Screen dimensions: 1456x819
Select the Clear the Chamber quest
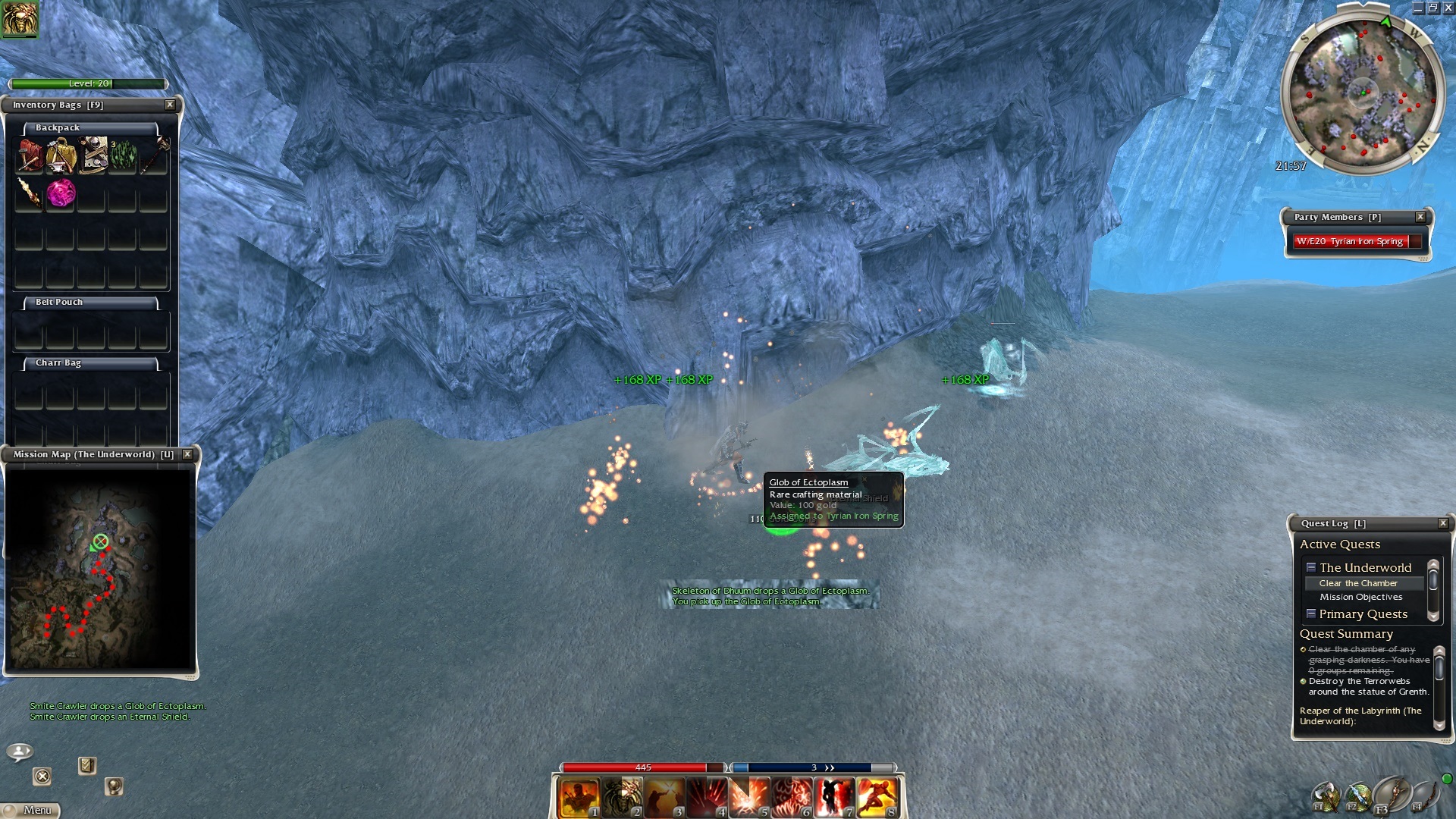[x=1357, y=583]
